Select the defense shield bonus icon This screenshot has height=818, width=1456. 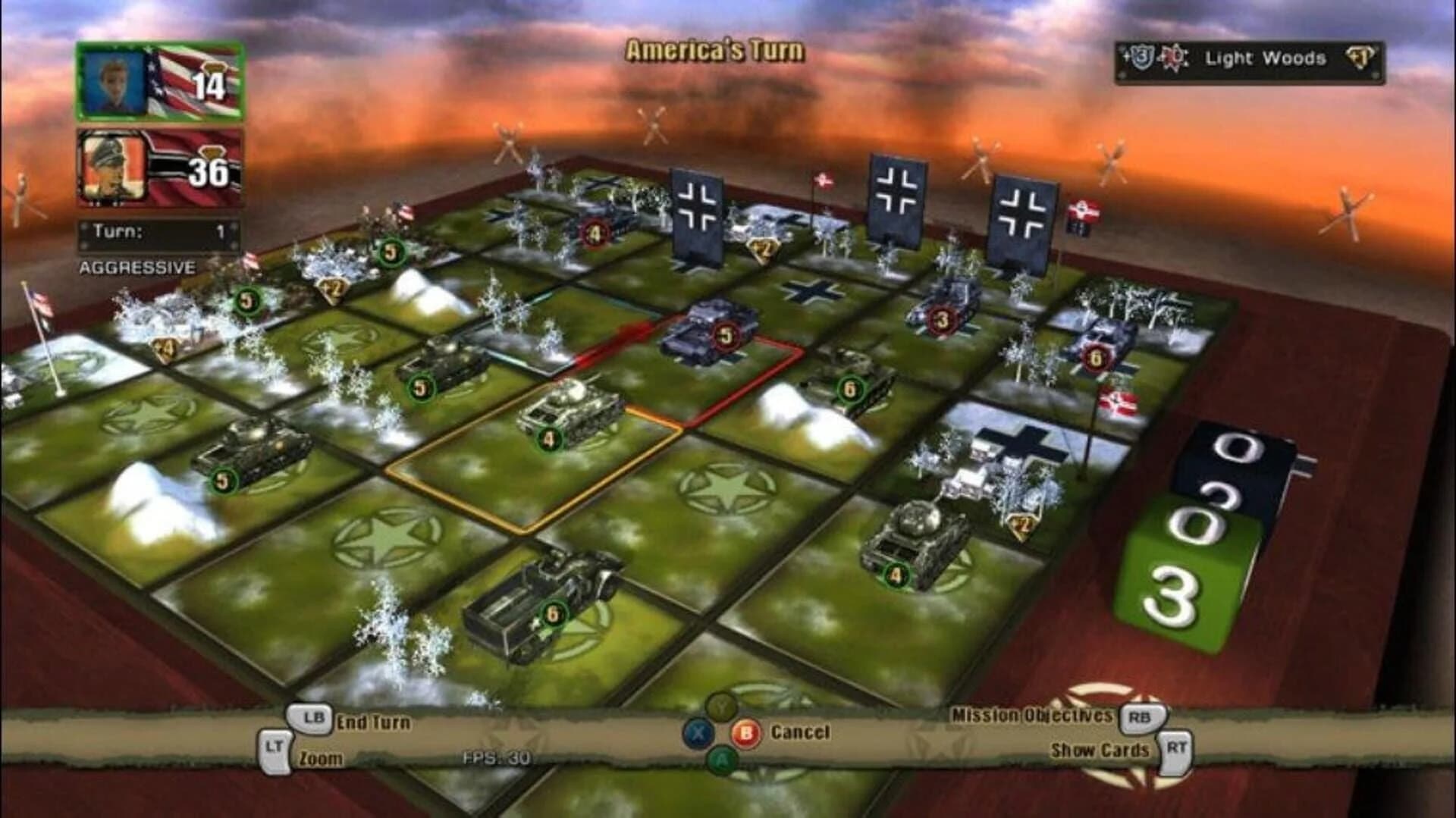1142,58
